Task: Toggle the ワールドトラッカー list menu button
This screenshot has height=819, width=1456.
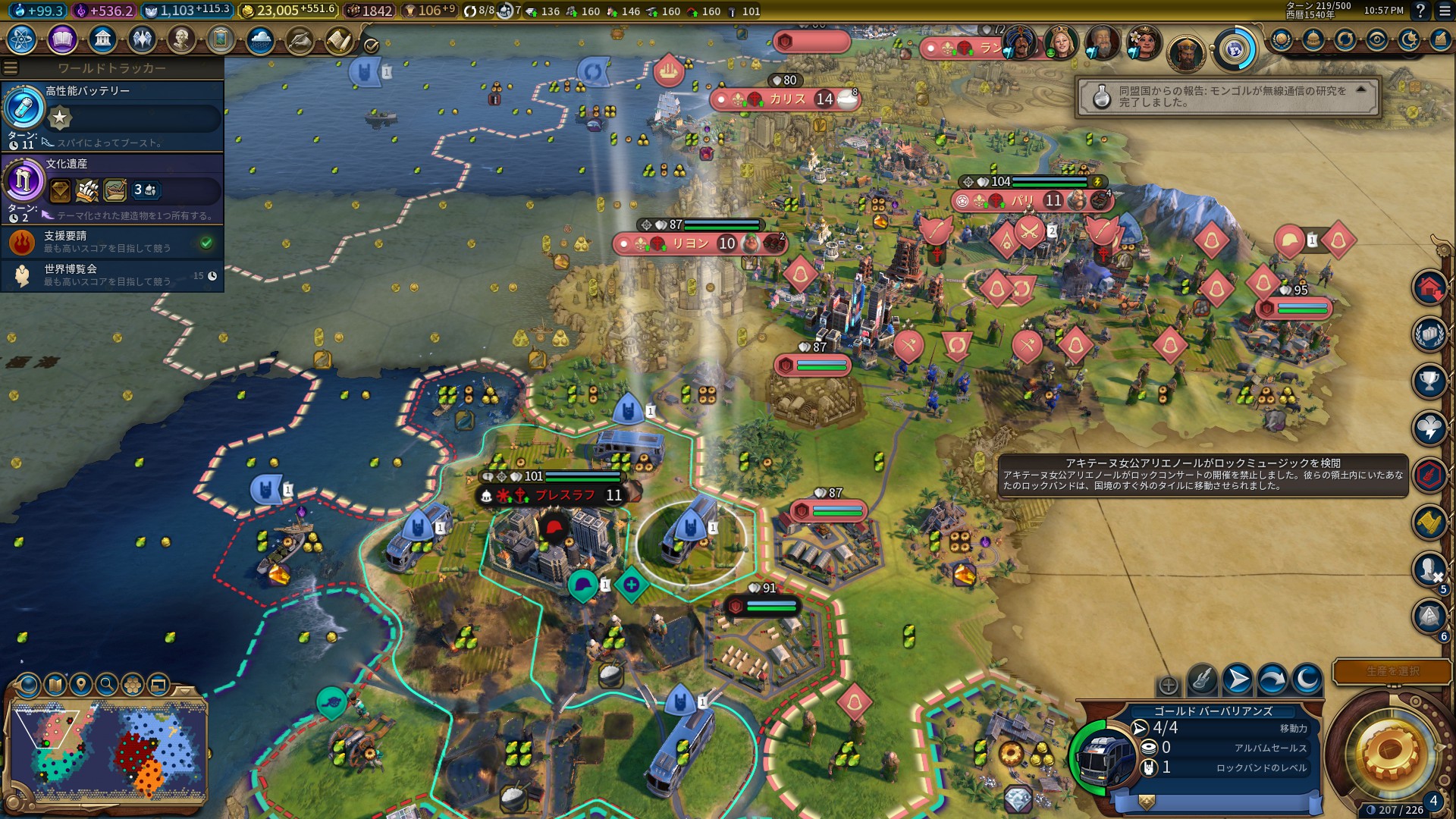Action: [x=11, y=68]
